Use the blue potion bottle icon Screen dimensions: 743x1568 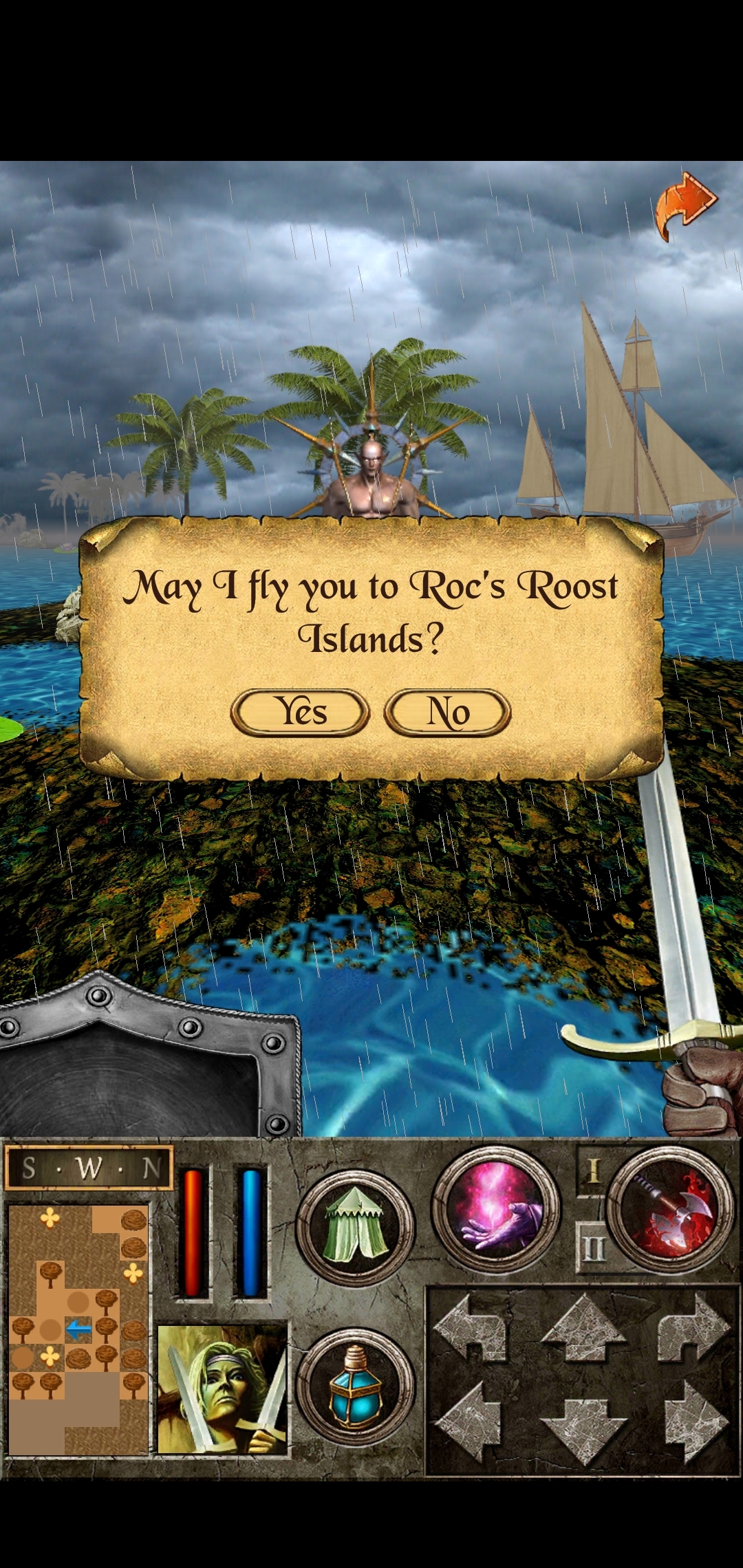355,1386
